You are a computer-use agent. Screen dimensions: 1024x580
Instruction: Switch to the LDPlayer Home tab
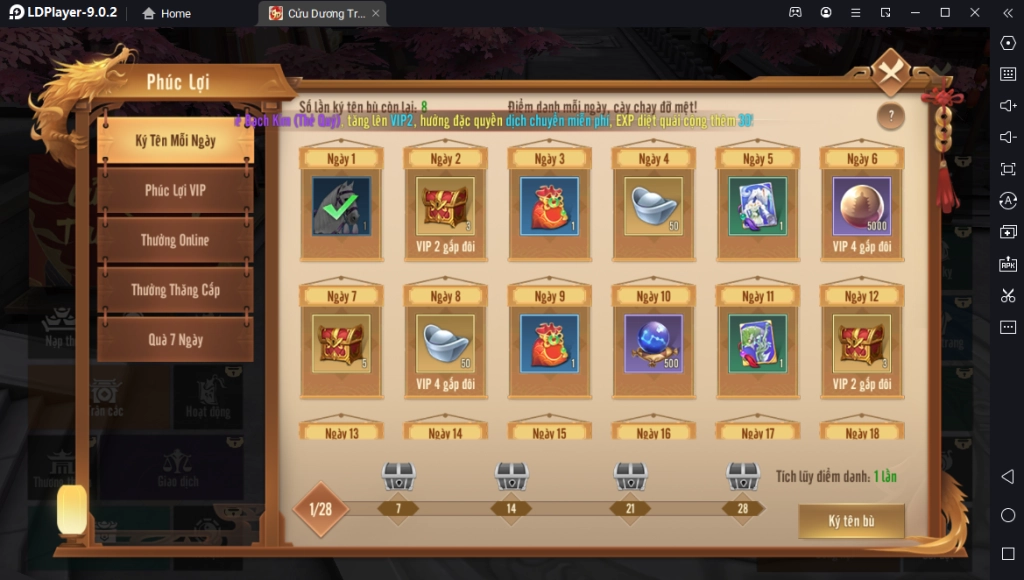[167, 13]
